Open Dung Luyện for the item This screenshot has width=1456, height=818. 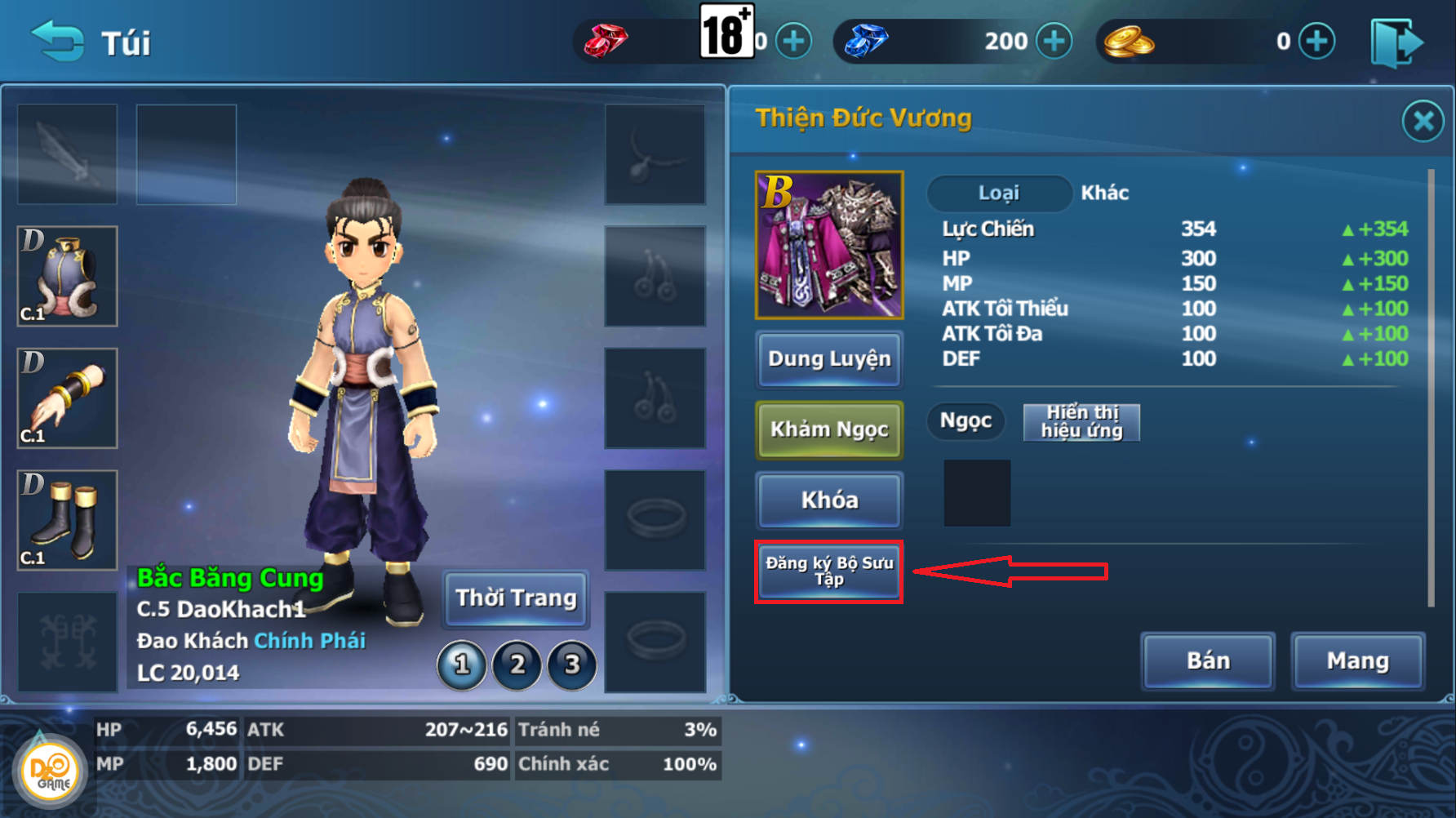(x=829, y=359)
